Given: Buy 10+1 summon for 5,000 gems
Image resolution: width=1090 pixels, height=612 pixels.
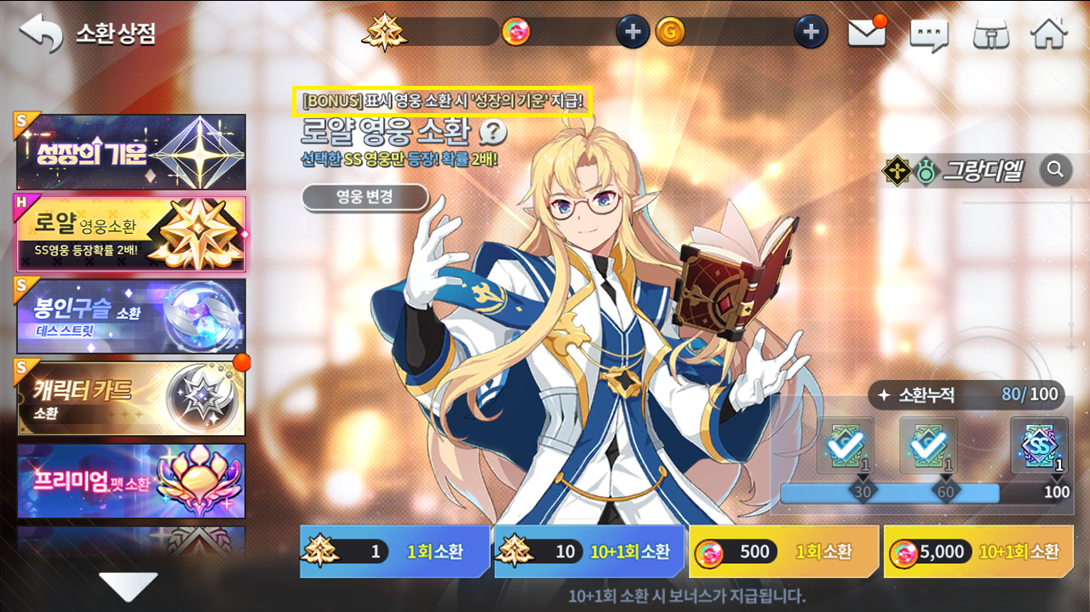Looking at the screenshot, I should click(979, 552).
